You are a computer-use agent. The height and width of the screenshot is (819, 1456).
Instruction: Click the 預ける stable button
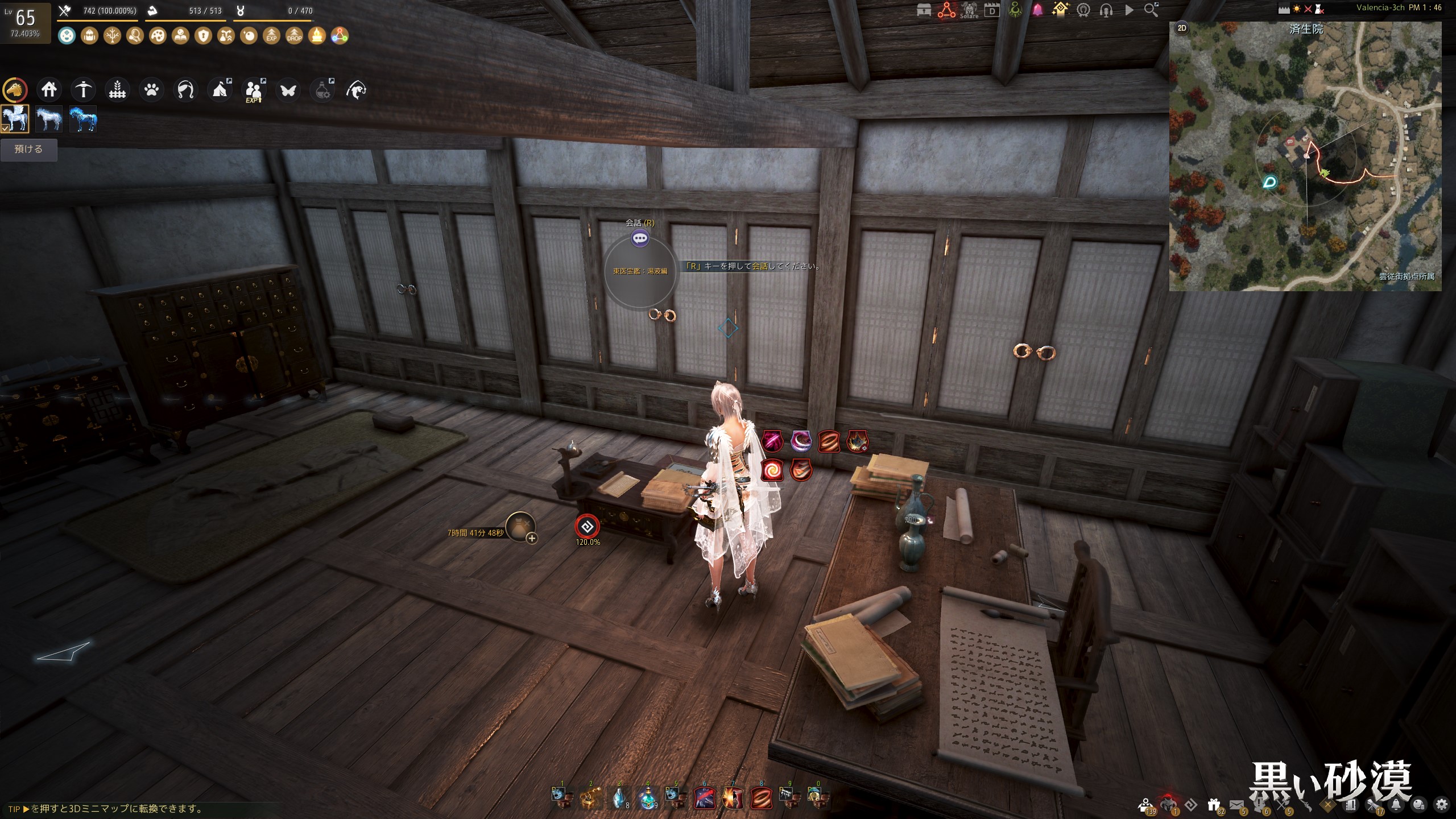pos(28,150)
